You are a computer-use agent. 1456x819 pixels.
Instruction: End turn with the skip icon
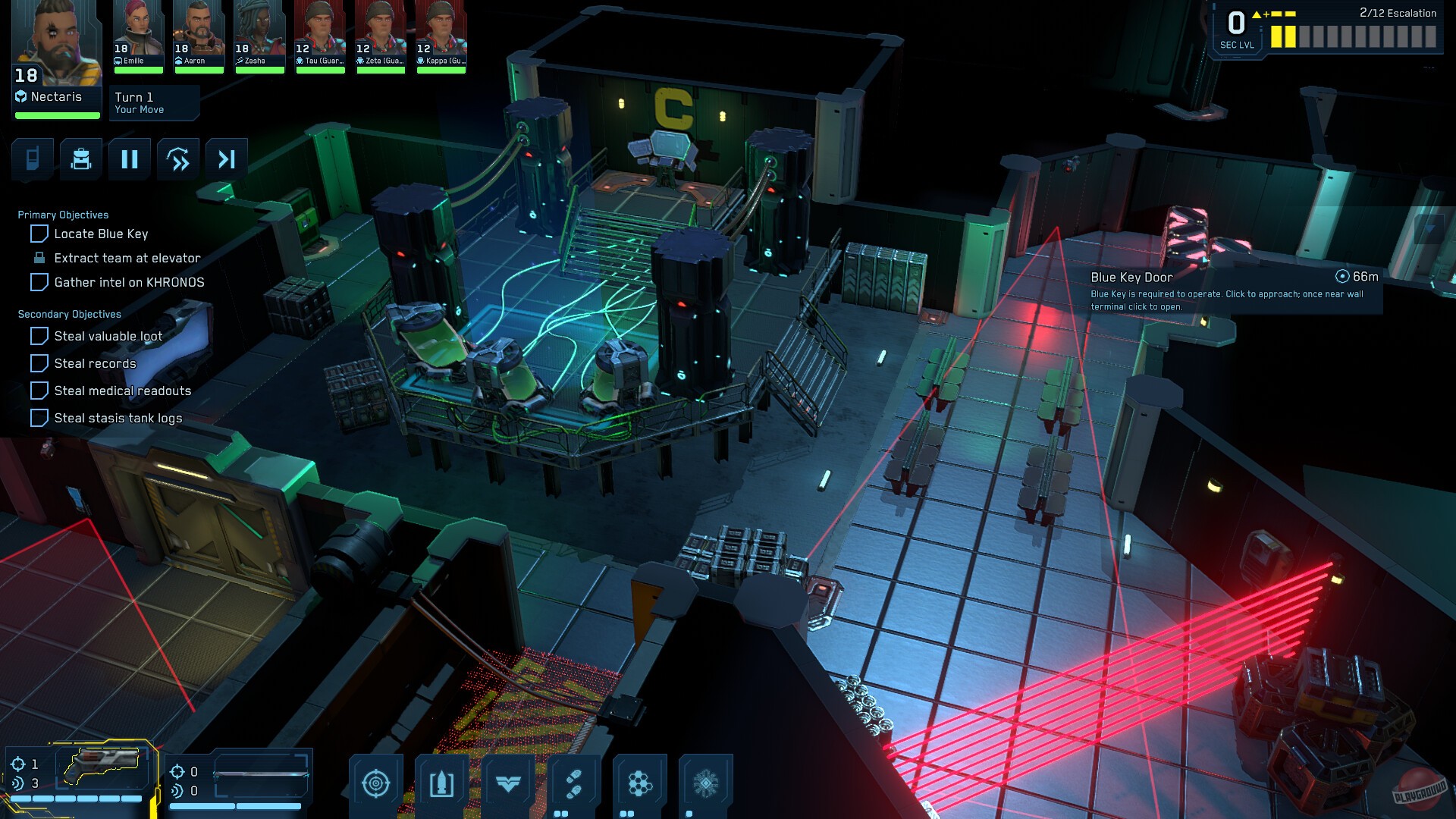[226, 159]
